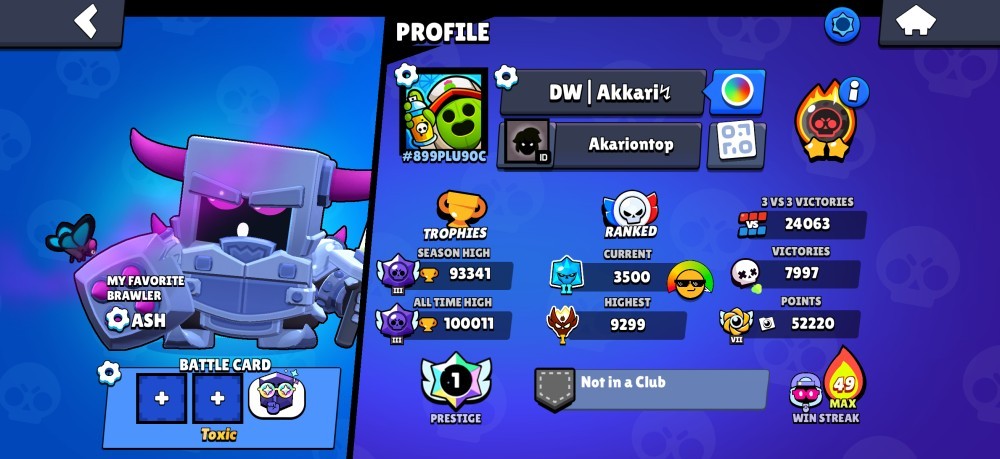Open the name color wheel picker
1000x459 pixels.
point(737,93)
